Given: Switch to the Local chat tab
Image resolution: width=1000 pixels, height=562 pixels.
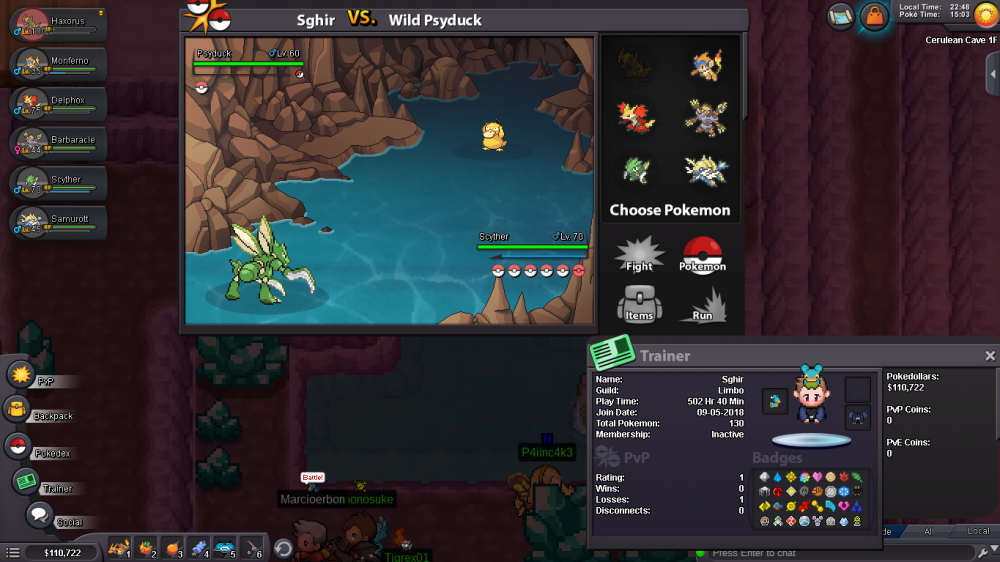Looking at the screenshot, I should (980, 532).
